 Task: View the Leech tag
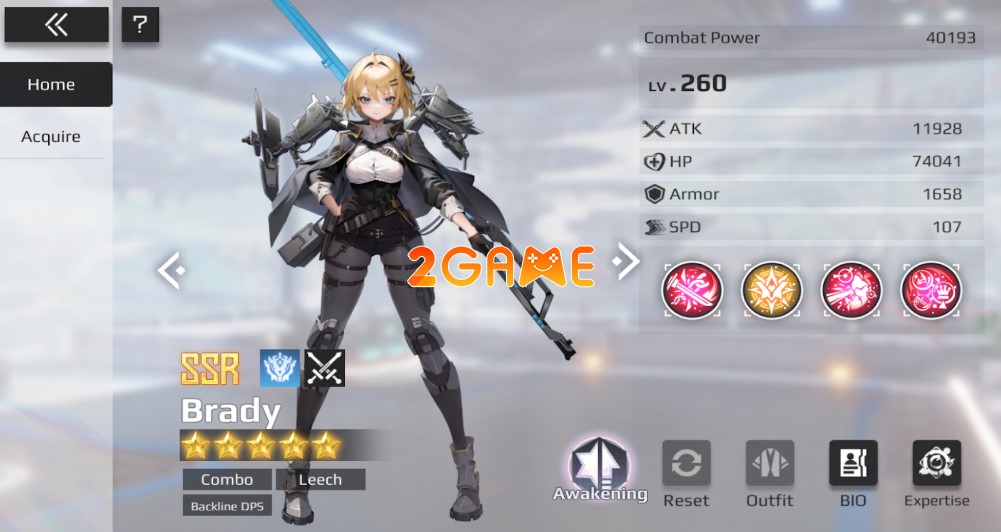coord(320,480)
